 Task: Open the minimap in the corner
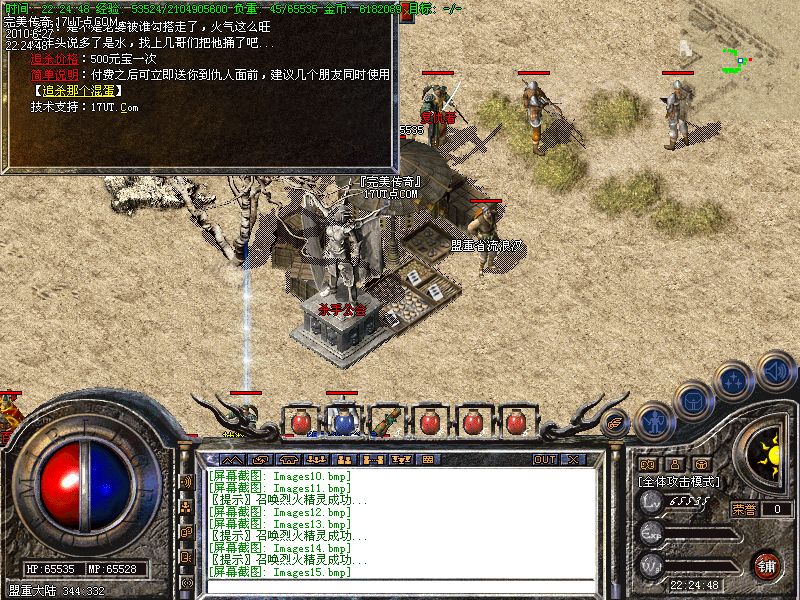738,60
